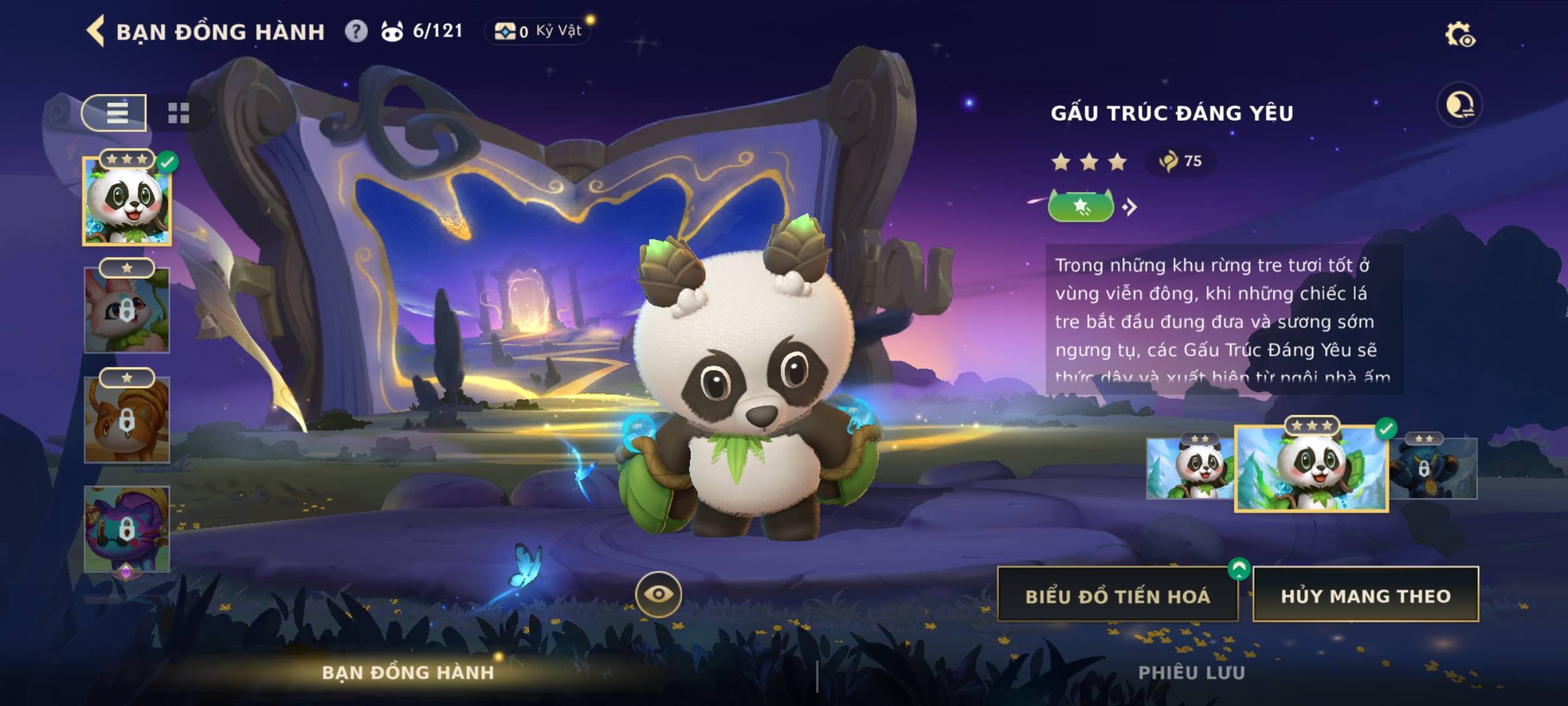The width and height of the screenshot is (1568, 706).
Task: Click the Hủy Mang Theo button
Action: [x=1365, y=596]
